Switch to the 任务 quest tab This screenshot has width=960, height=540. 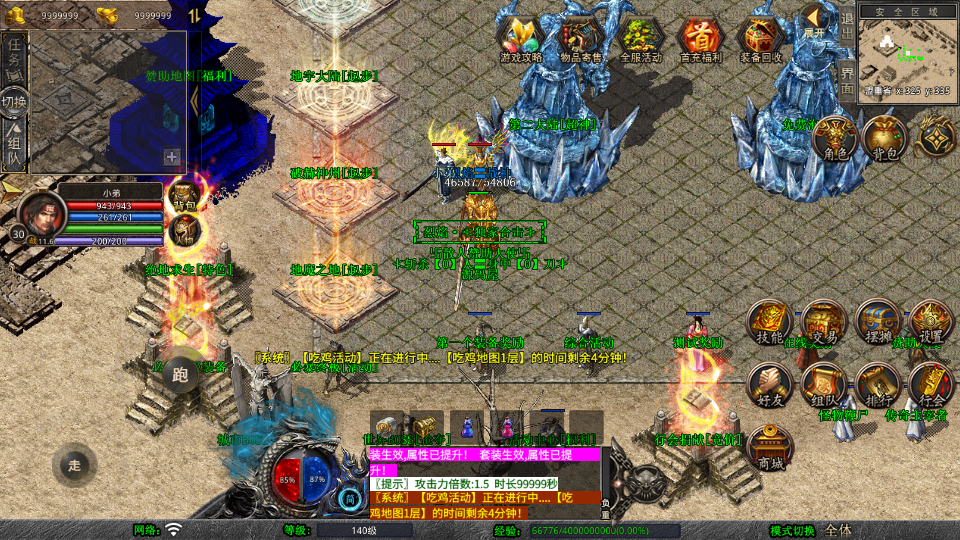pos(14,52)
